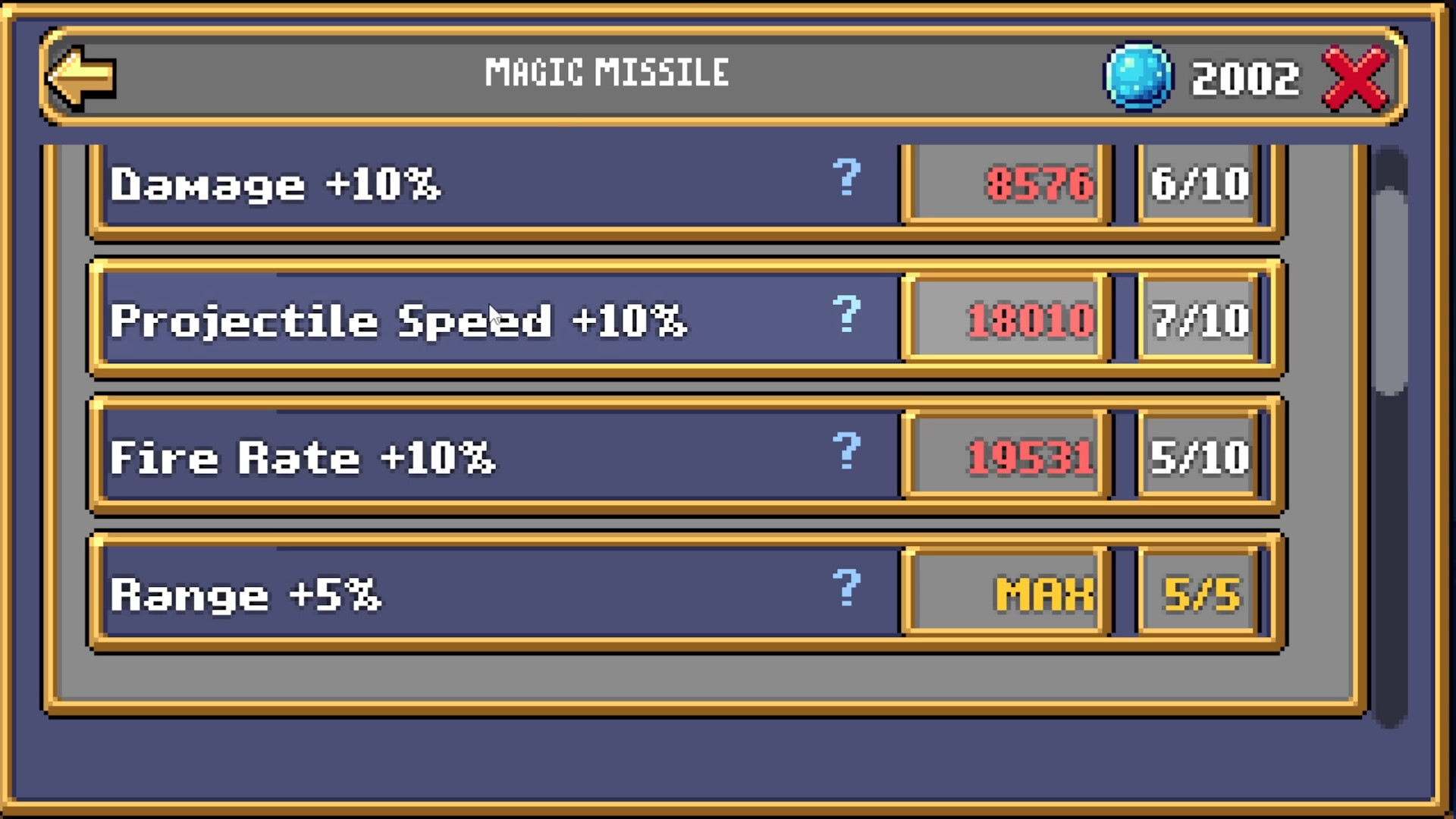The image size is (1456, 819).
Task: Open the Projectile Speed help question mark
Action: (847, 316)
